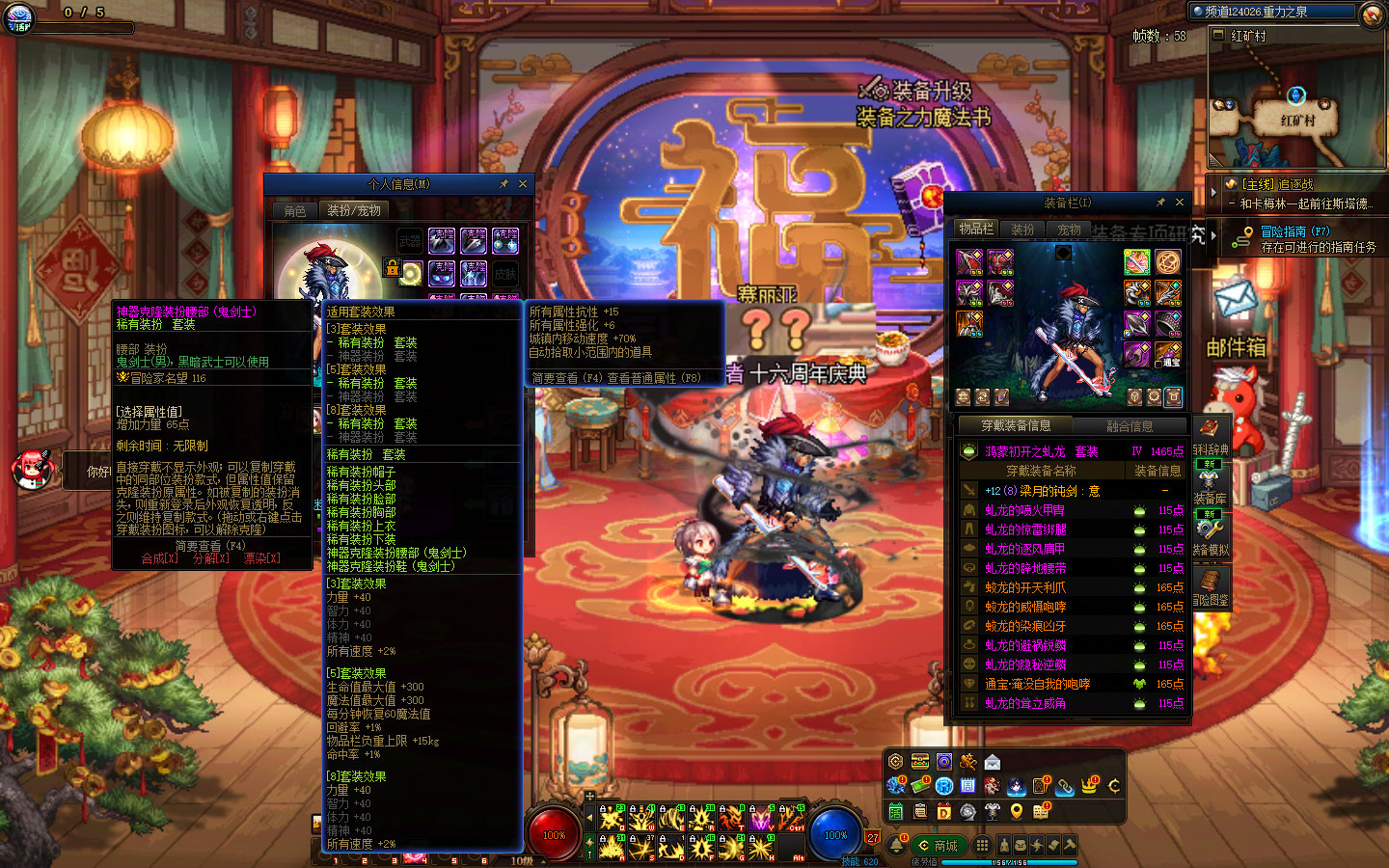The image size is (1389, 868).
Task: Show the 融合信息 tab
Action: 1130,425
